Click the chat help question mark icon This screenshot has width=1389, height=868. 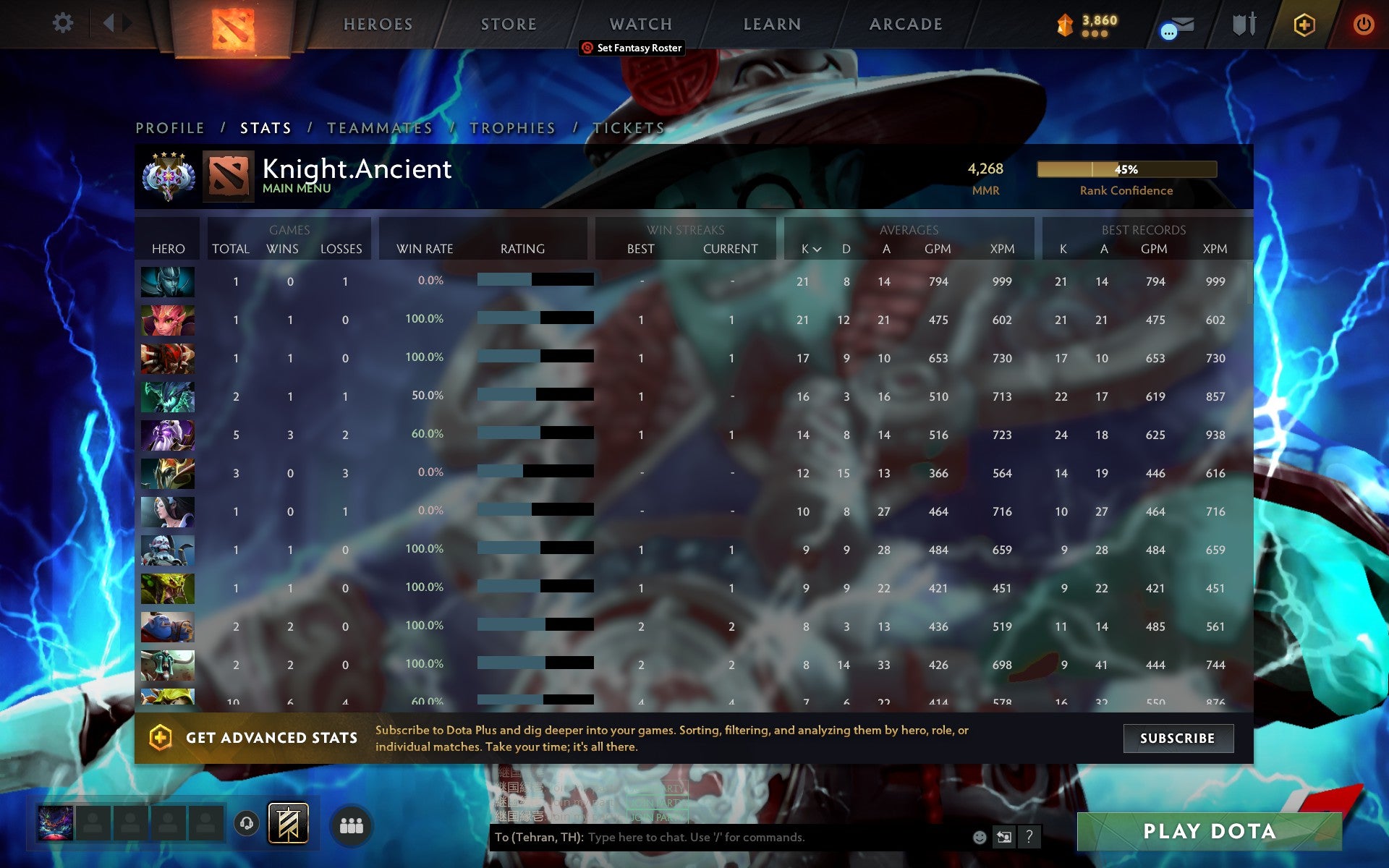1028,838
